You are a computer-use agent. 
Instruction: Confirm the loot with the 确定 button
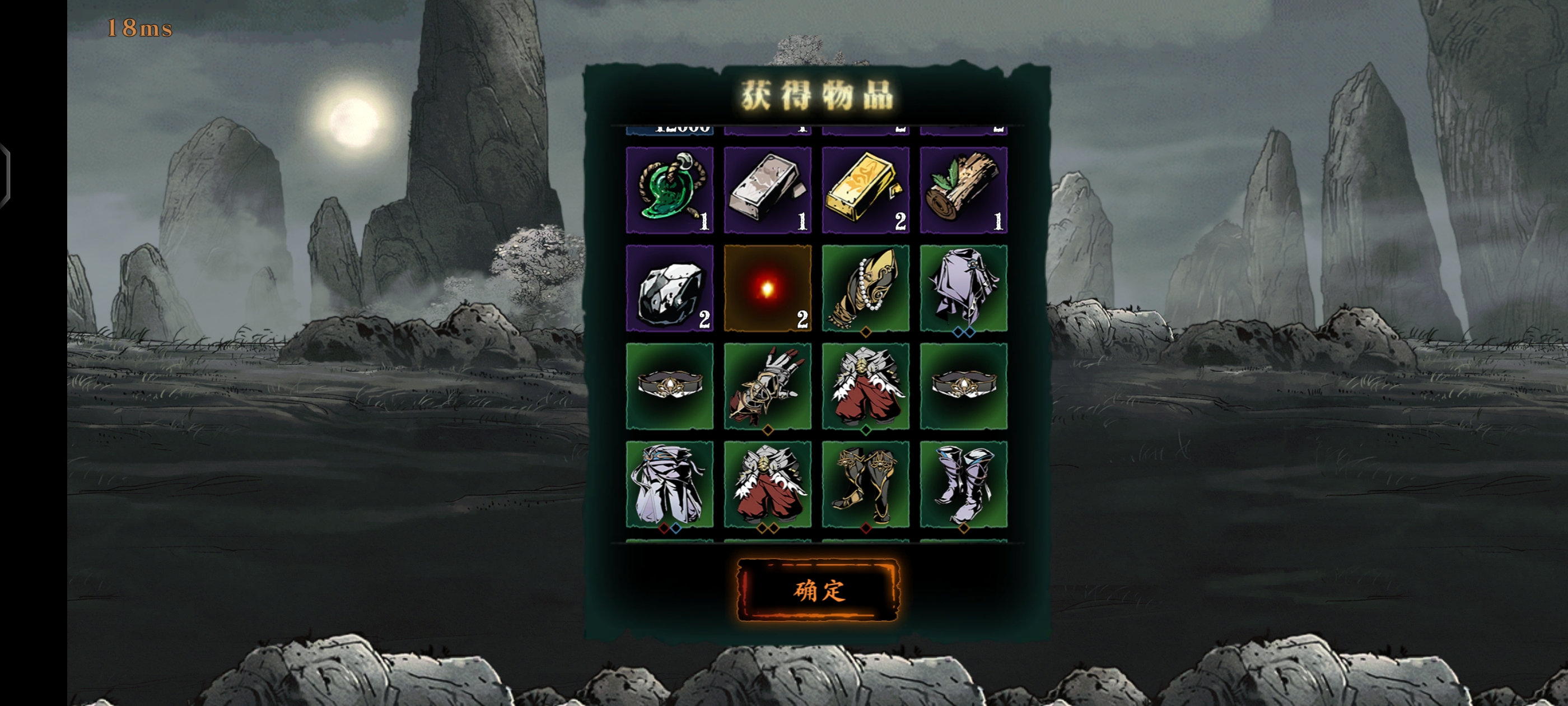point(818,589)
